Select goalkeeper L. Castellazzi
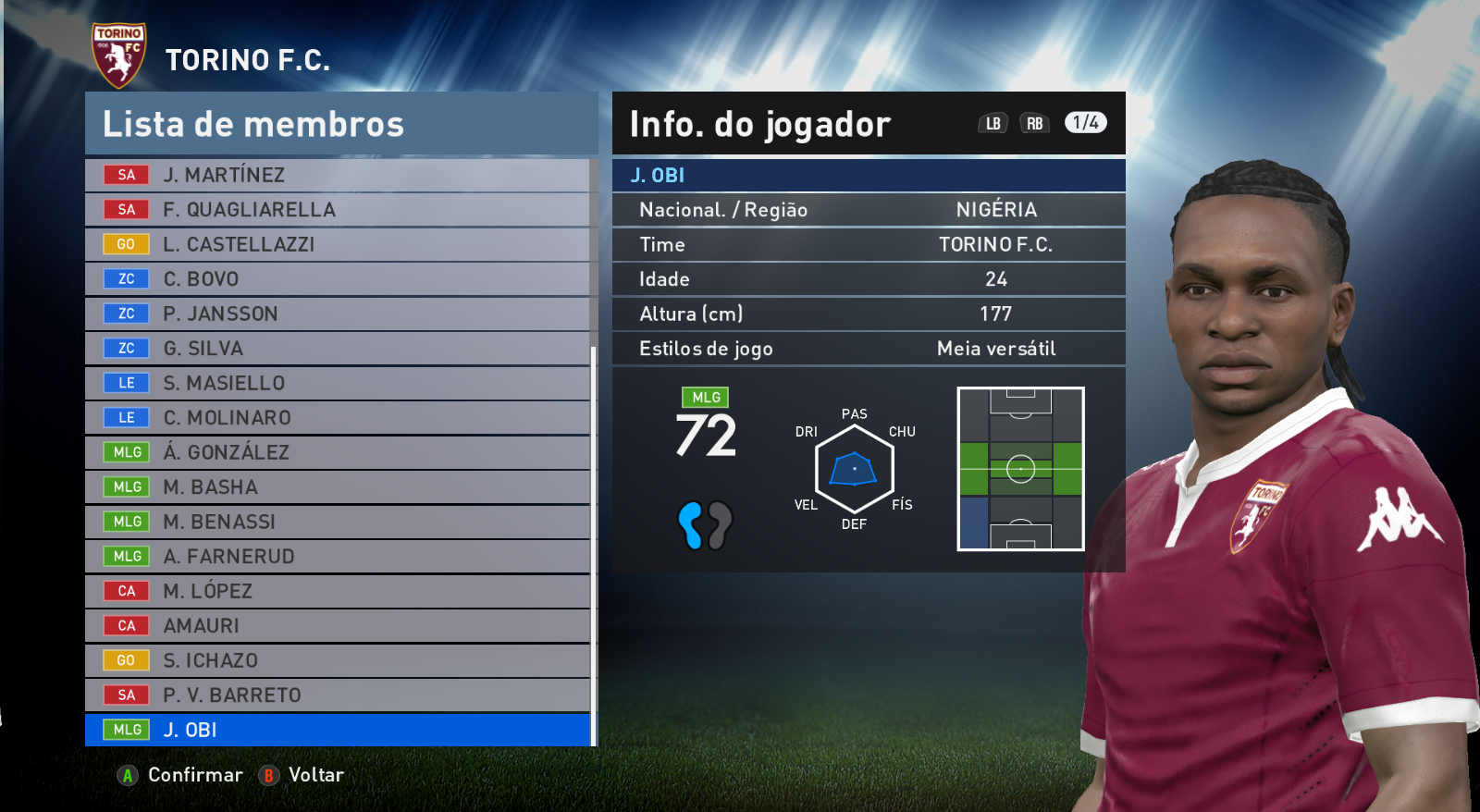 click(337, 244)
